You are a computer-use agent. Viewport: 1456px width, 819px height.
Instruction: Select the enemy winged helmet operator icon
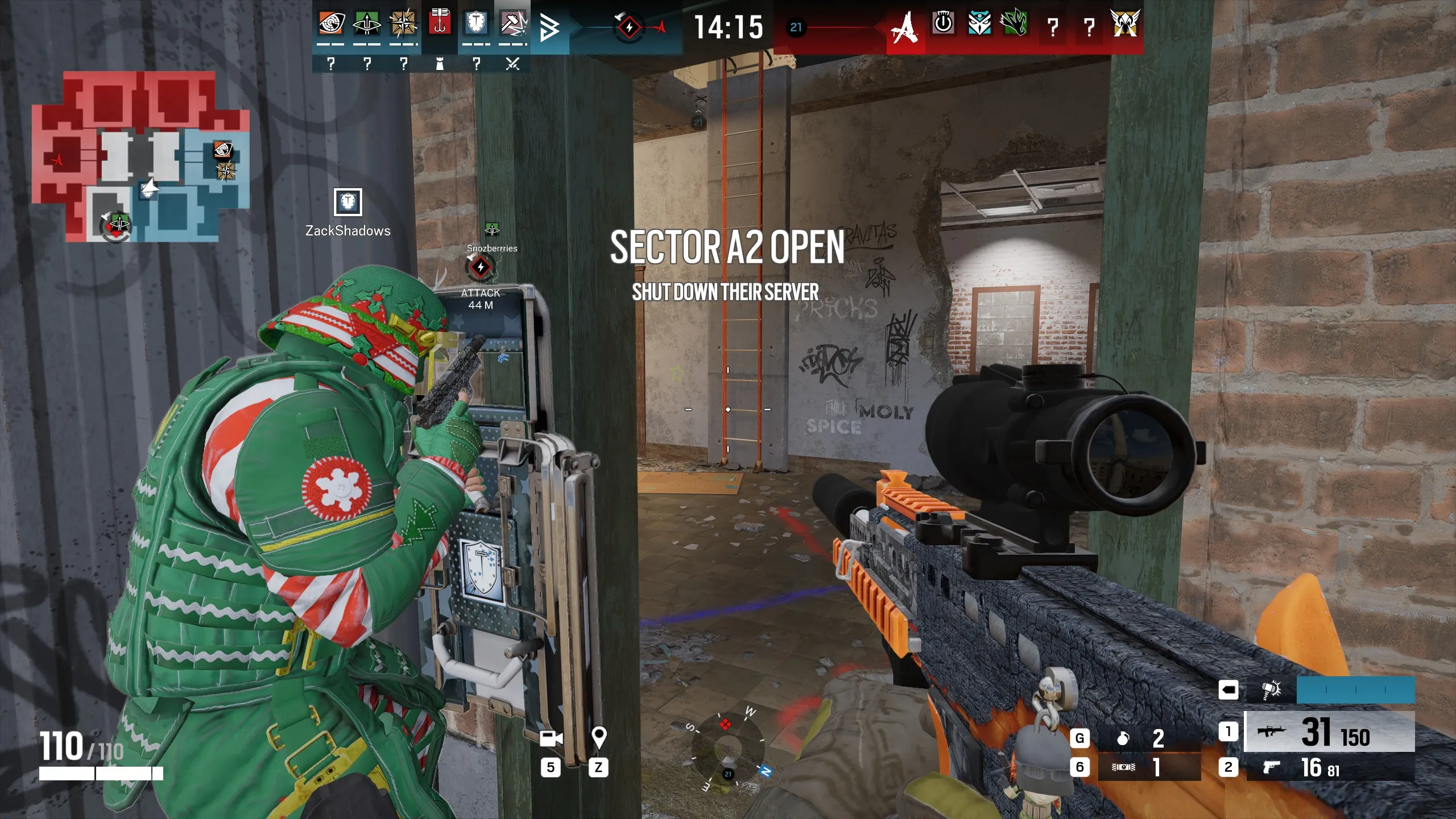[1124, 24]
